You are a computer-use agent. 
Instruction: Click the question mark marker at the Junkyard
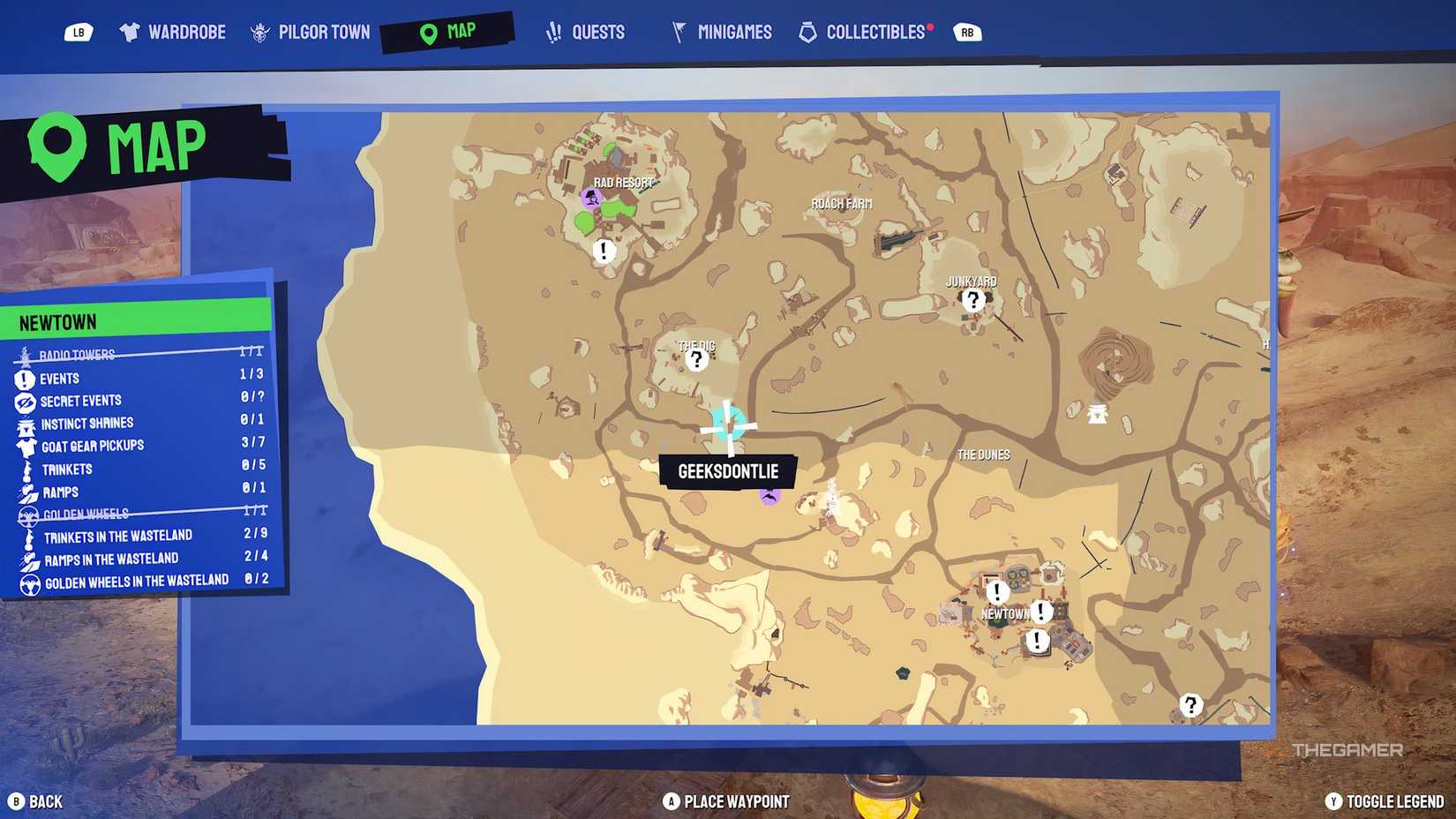[x=972, y=300]
